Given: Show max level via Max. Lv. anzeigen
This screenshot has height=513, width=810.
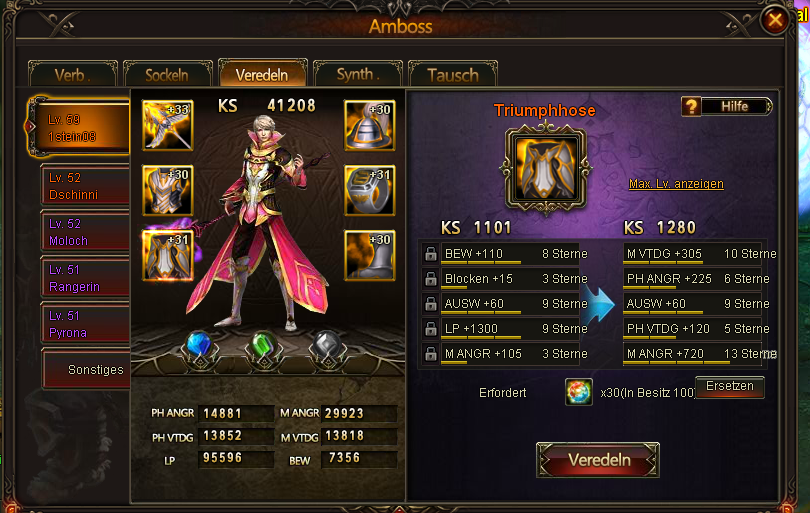Looking at the screenshot, I should click(x=676, y=184).
